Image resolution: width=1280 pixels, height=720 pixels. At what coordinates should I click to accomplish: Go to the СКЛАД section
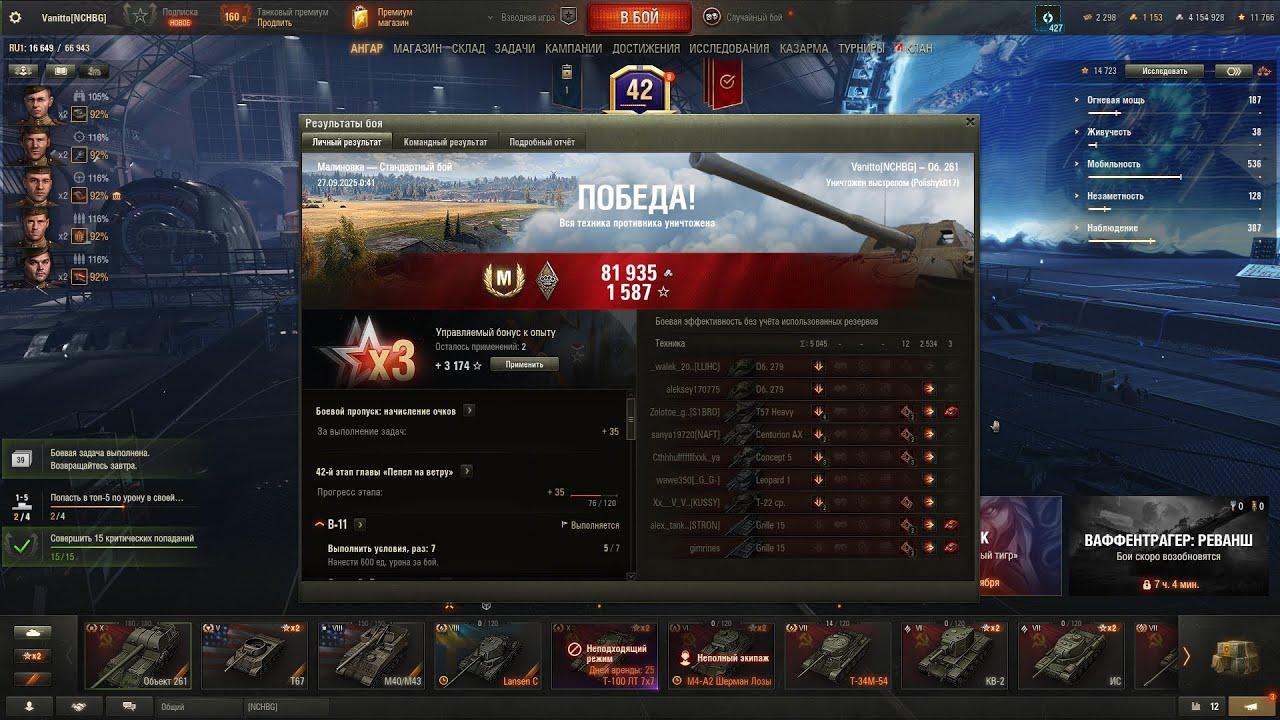point(468,48)
